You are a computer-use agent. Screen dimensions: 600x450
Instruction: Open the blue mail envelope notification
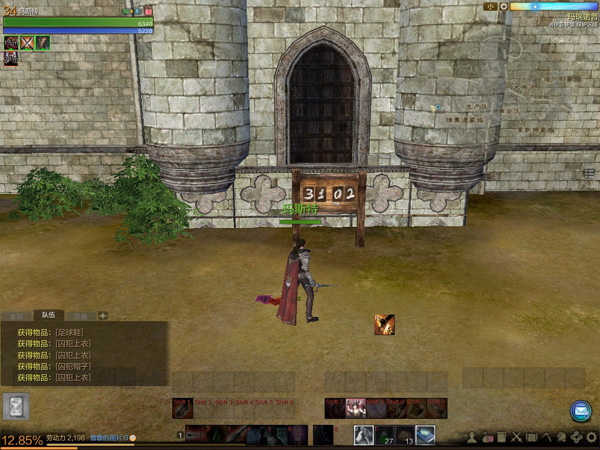(581, 411)
